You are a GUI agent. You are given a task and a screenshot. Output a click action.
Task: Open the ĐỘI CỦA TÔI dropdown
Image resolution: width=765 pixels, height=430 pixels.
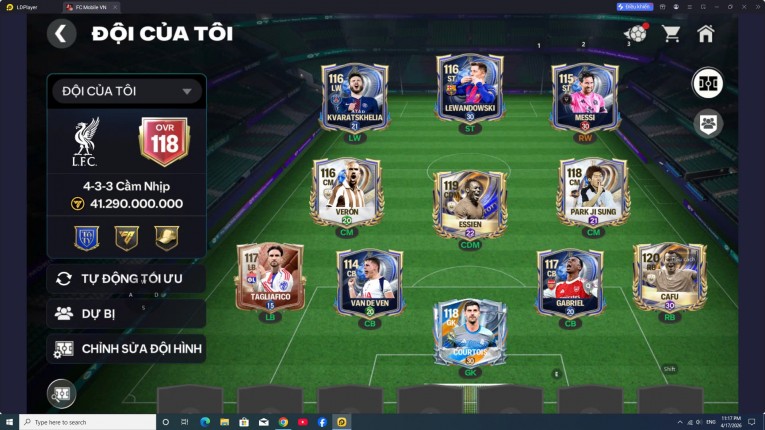pos(126,92)
